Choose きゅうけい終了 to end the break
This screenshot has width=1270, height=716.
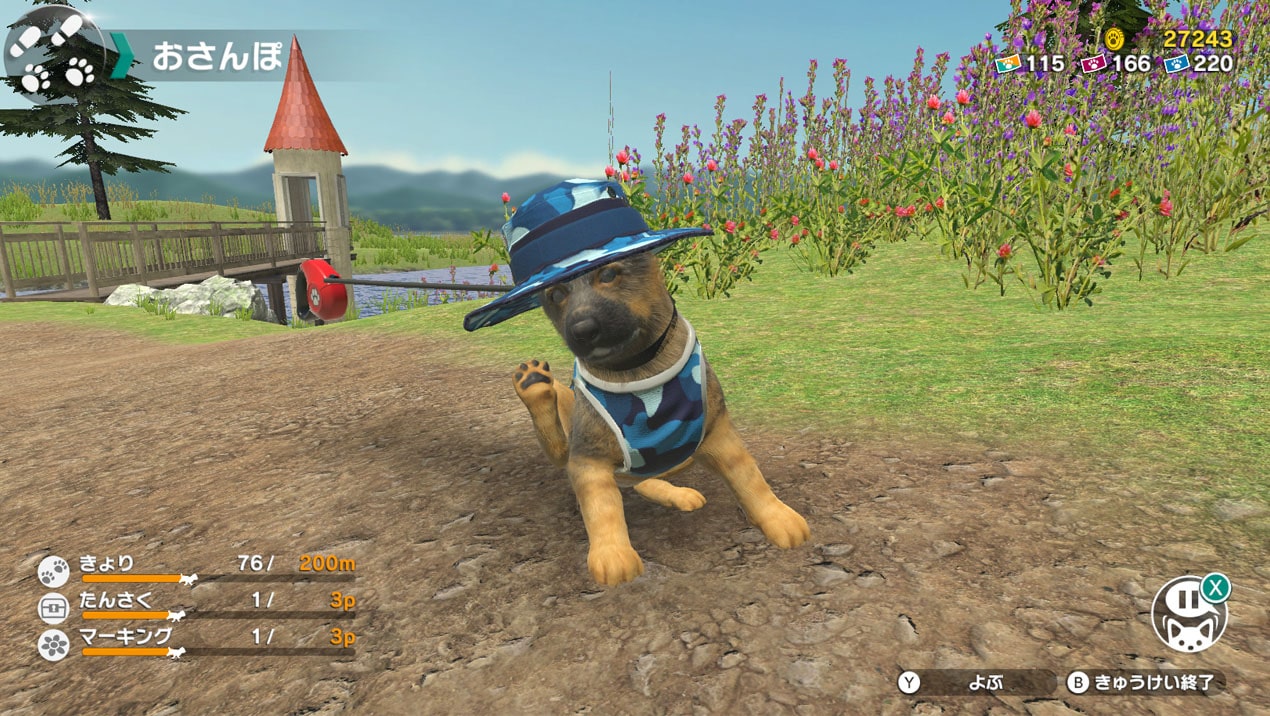(x=1146, y=683)
